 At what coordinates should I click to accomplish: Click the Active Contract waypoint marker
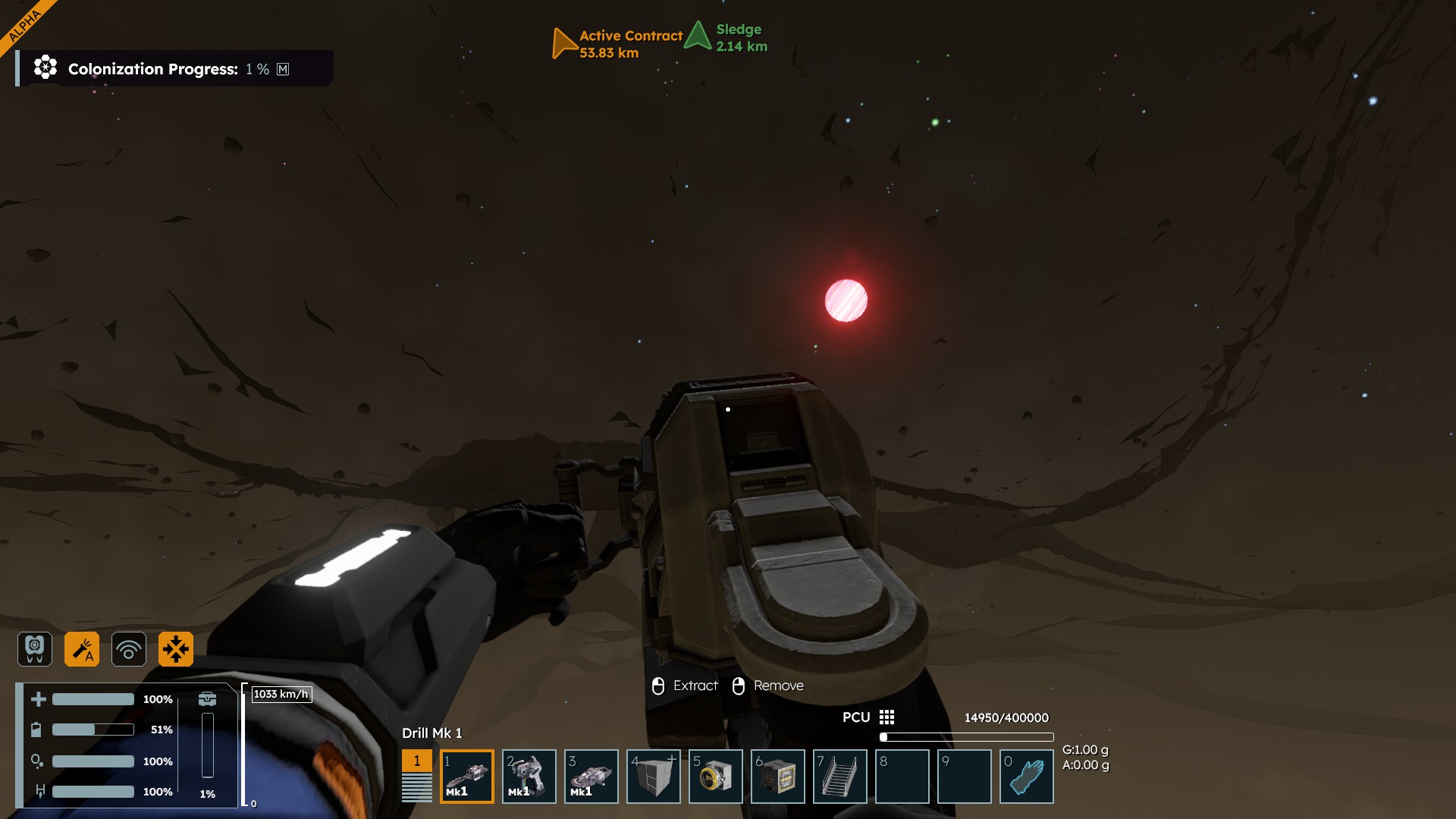click(563, 43)
